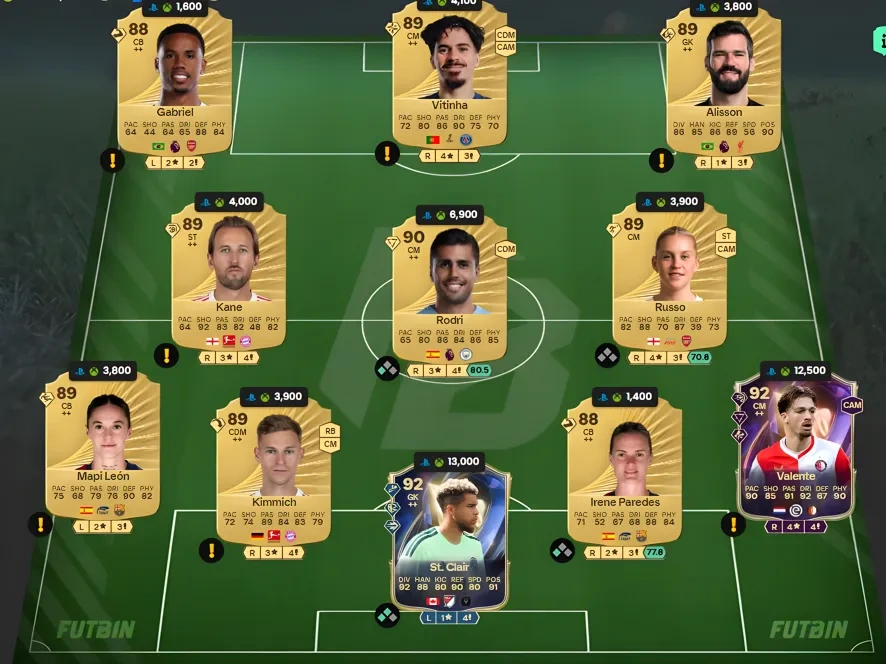This screenshot has height=664, width=886.
Task: Click the price tag above Rodri showing 6,900
Action: click(x=449, y=215)
